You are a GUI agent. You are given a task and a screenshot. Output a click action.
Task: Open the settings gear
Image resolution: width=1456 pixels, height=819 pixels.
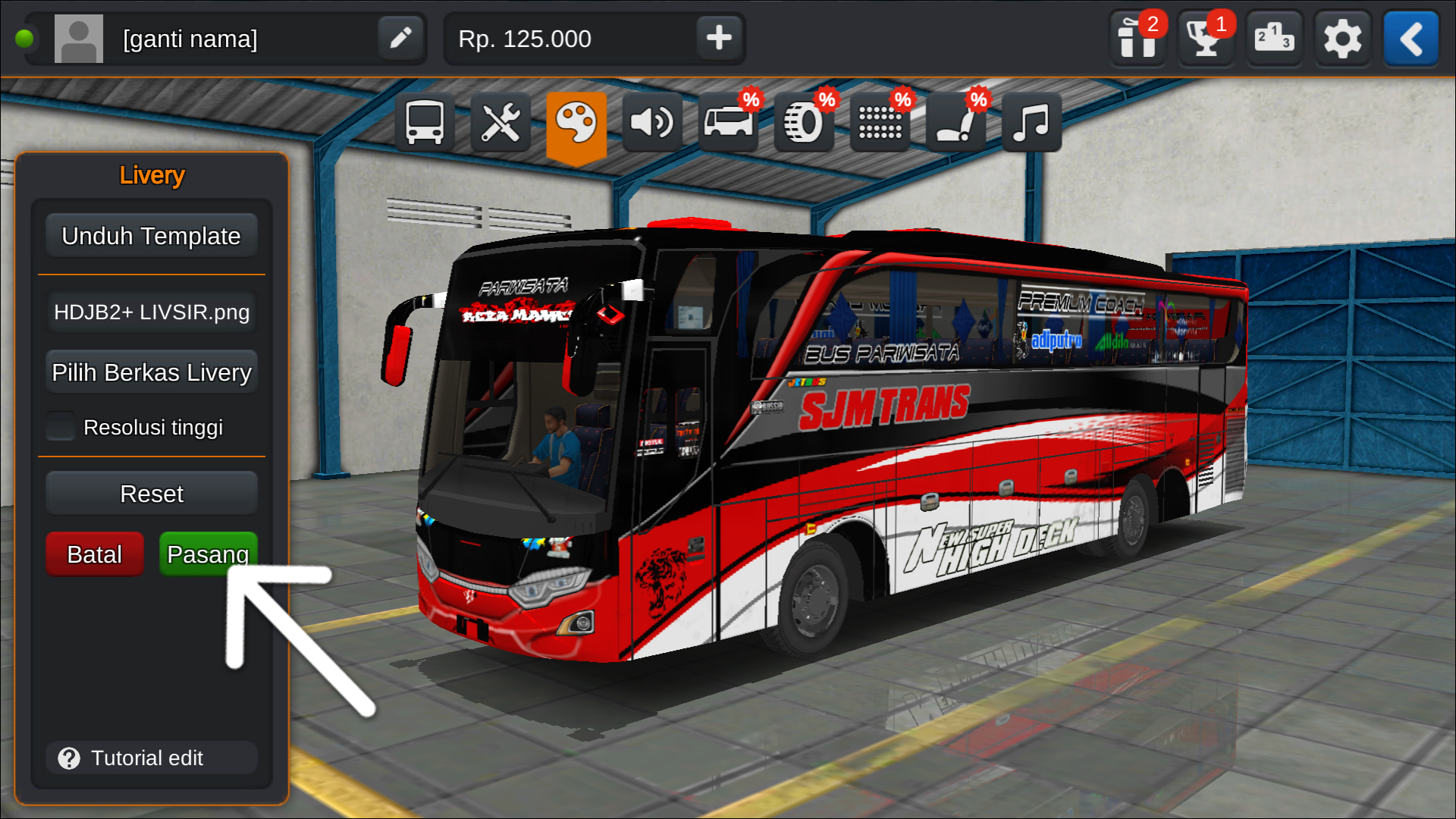tap(1342, 38)
